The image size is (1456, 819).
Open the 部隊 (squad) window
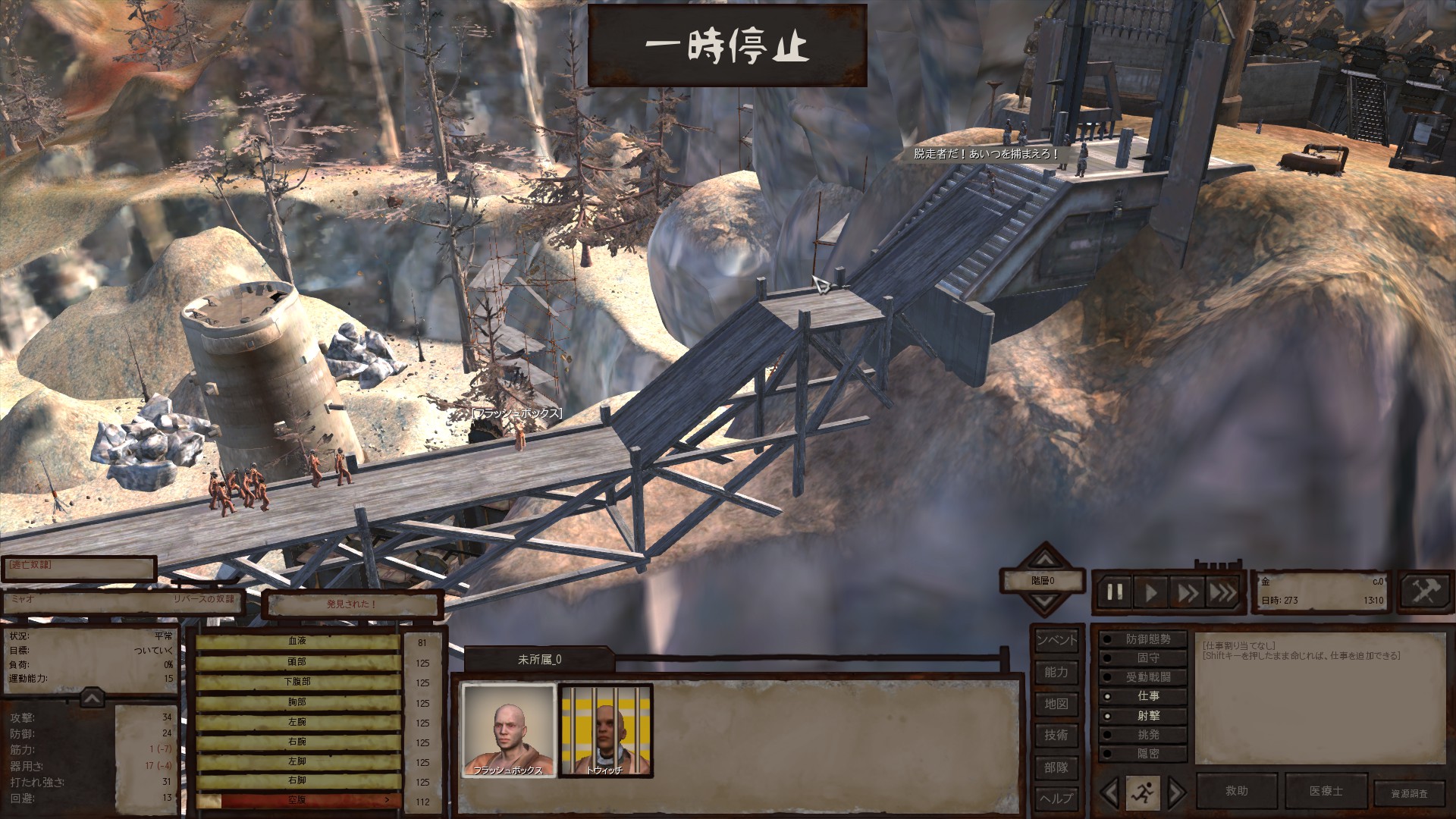[1056, 767]
